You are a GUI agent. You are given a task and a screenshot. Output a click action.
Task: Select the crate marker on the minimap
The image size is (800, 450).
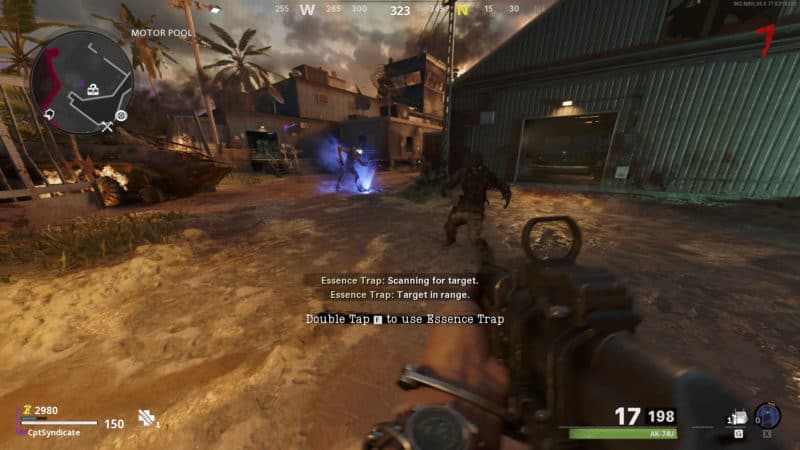(94, 91)
